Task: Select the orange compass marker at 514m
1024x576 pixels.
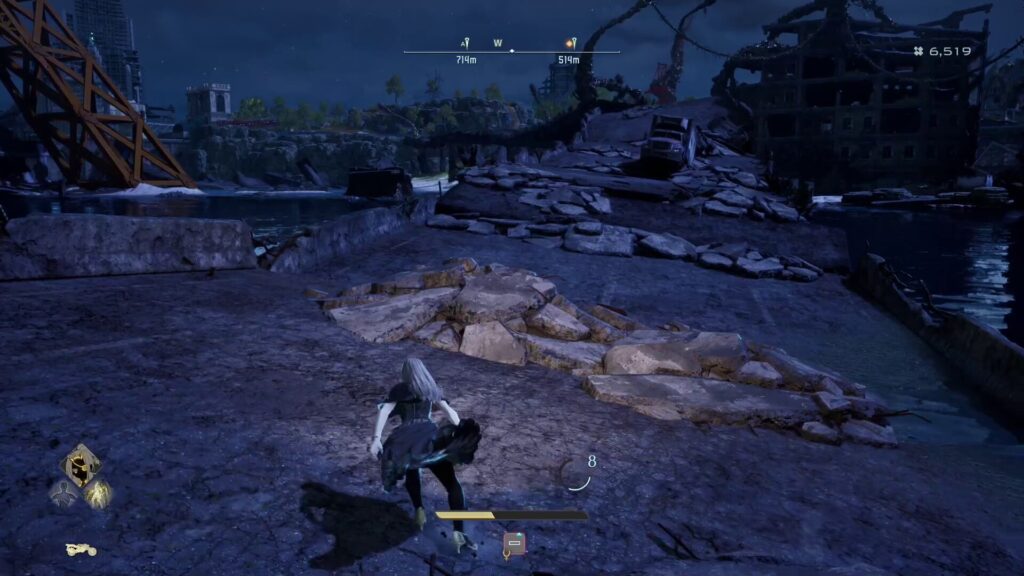Action: coord(569,44)
